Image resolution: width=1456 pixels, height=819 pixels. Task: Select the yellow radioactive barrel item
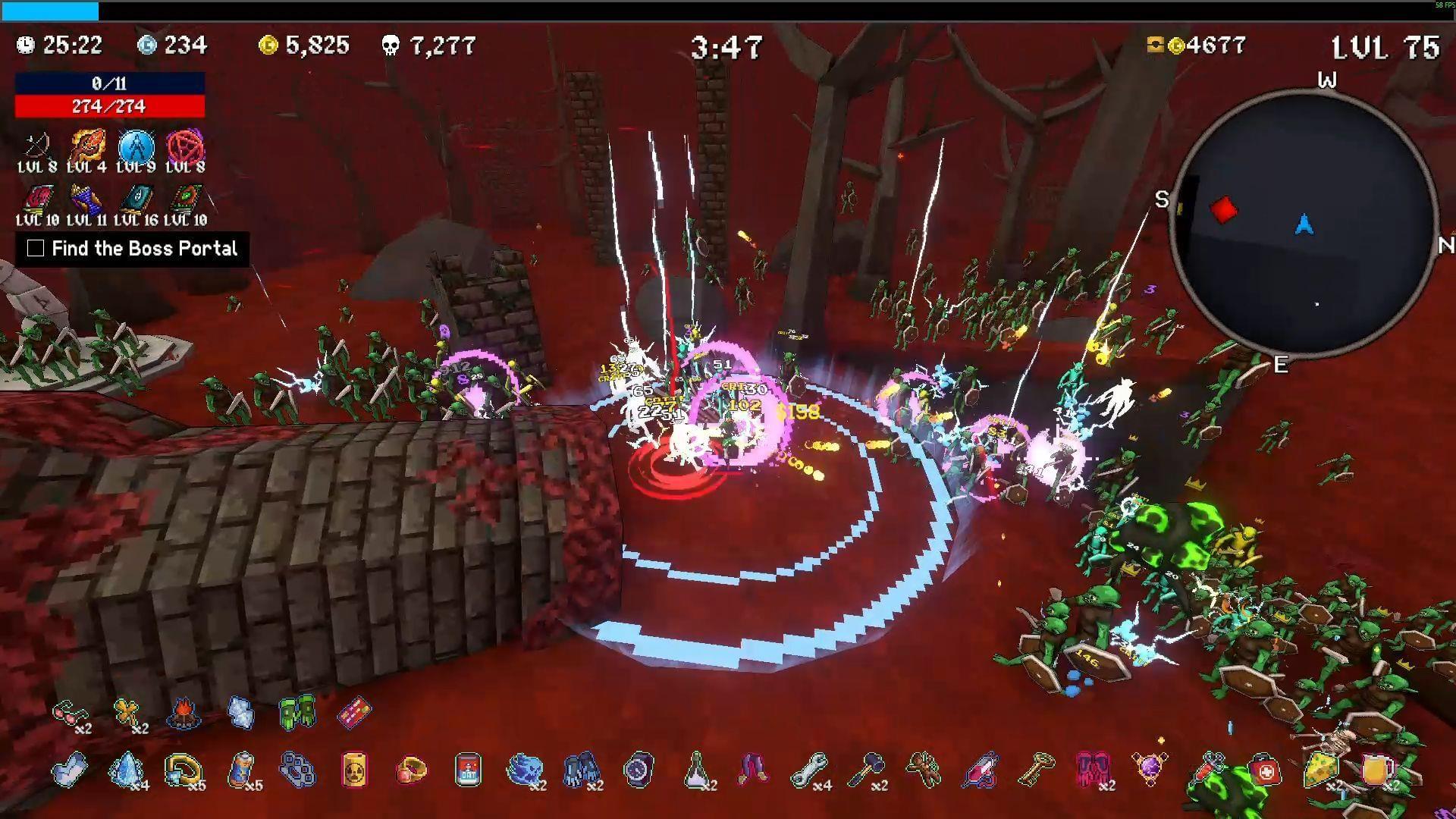point(354,770)
